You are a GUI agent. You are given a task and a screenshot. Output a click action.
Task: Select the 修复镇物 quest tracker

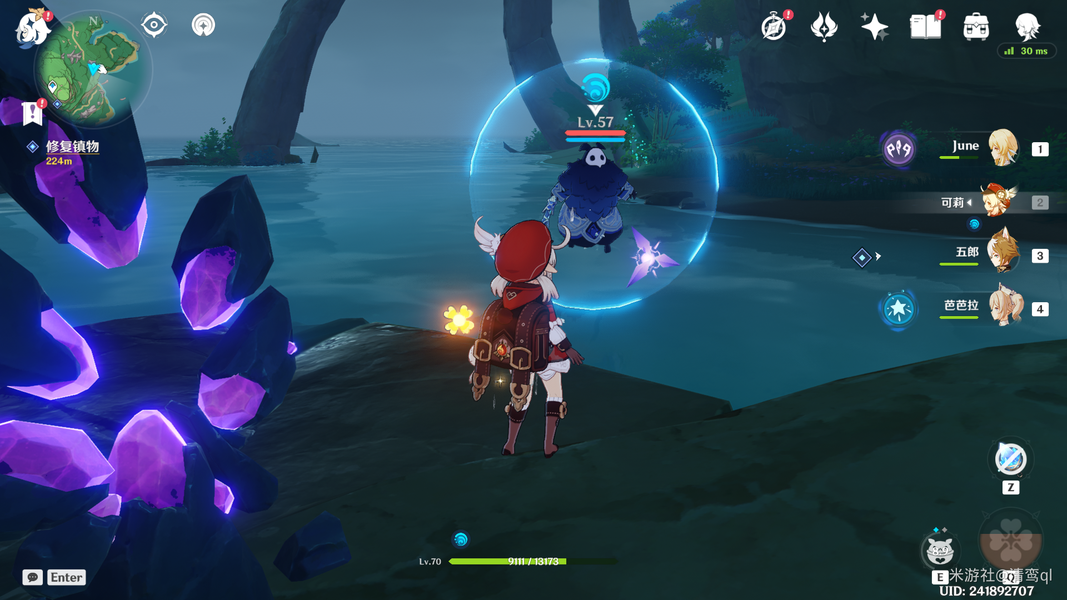click(72, 147)
